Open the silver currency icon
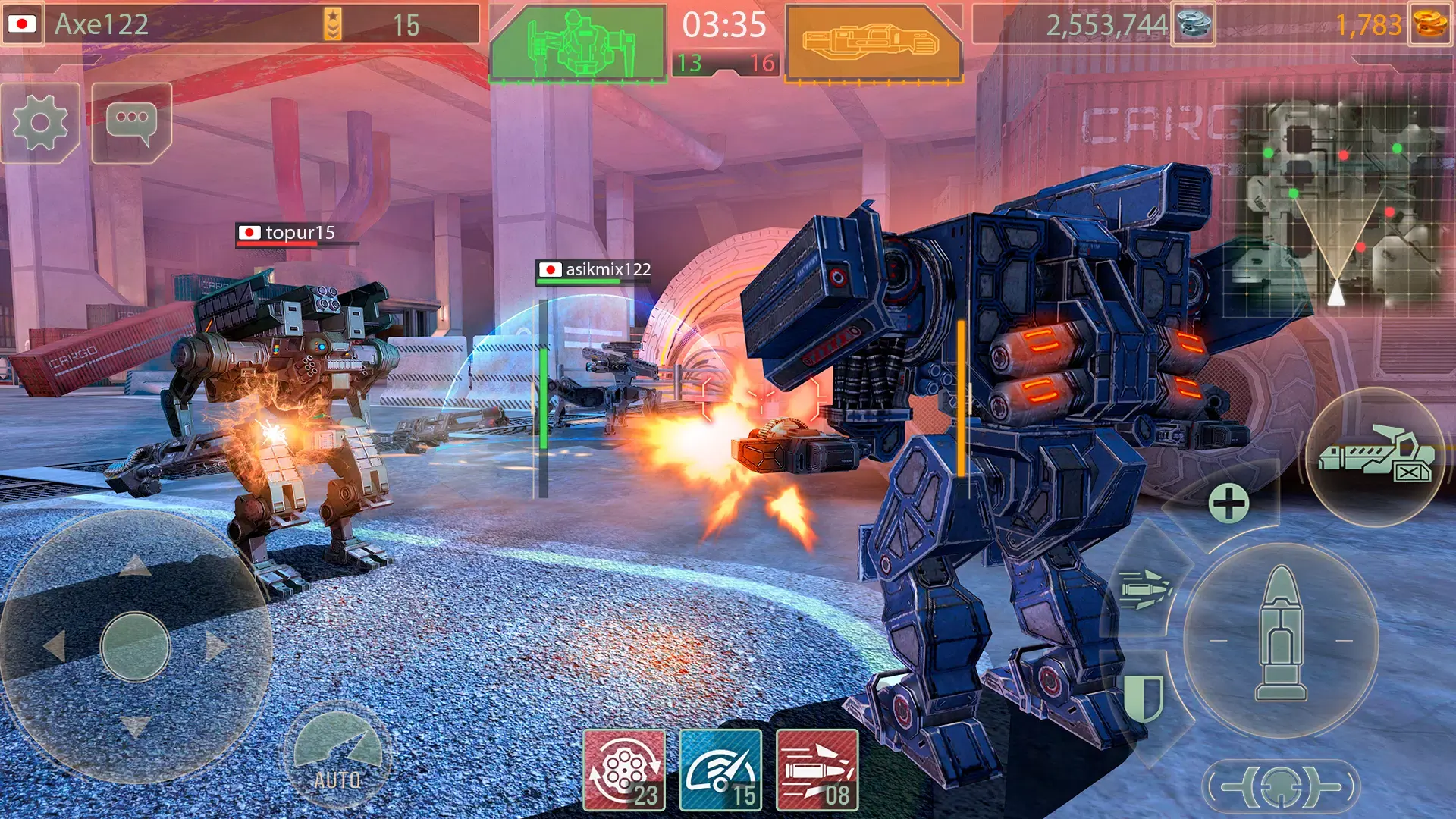1456x819 pixels. tap(1194, 24)
